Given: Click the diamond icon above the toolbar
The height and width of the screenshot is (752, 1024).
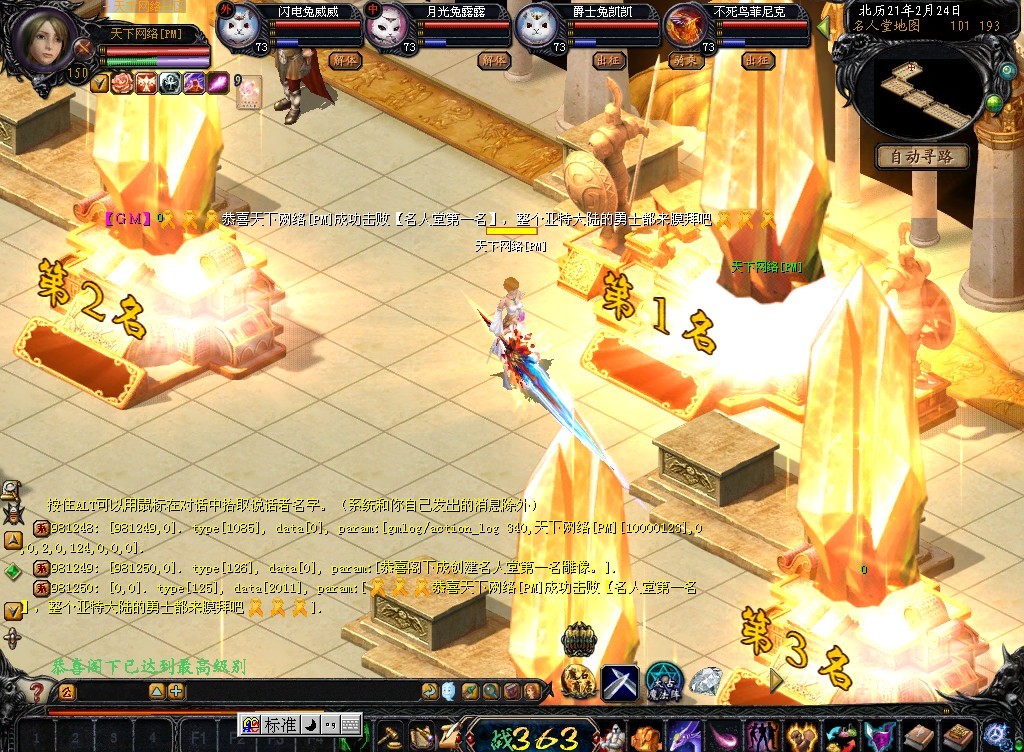Looking at the screenshot, I should (706, 681).
